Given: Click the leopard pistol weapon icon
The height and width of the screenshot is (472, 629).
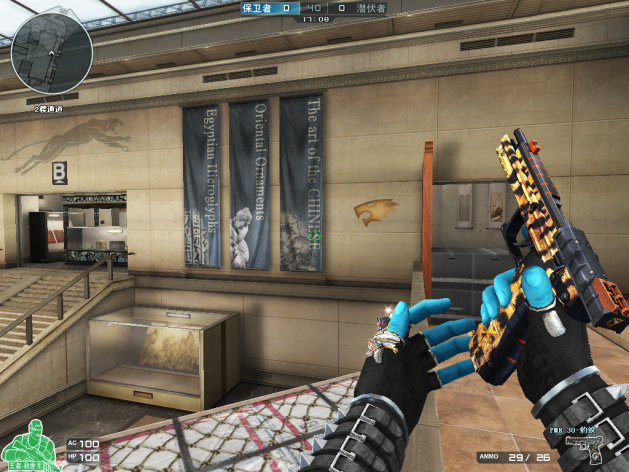Looking at the screenshot, I should coord(589,449).
